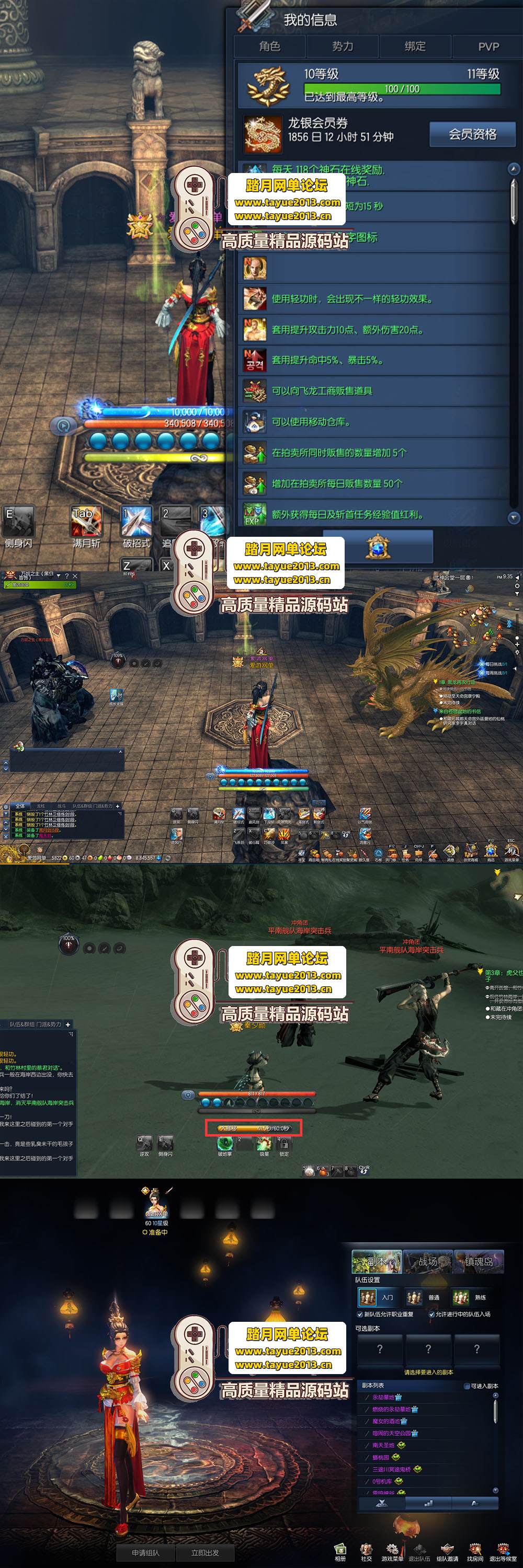Screen dimensions: 523x1568
Task: Switch to the 战场 battlefield tab
Action: coord(427,1262)
